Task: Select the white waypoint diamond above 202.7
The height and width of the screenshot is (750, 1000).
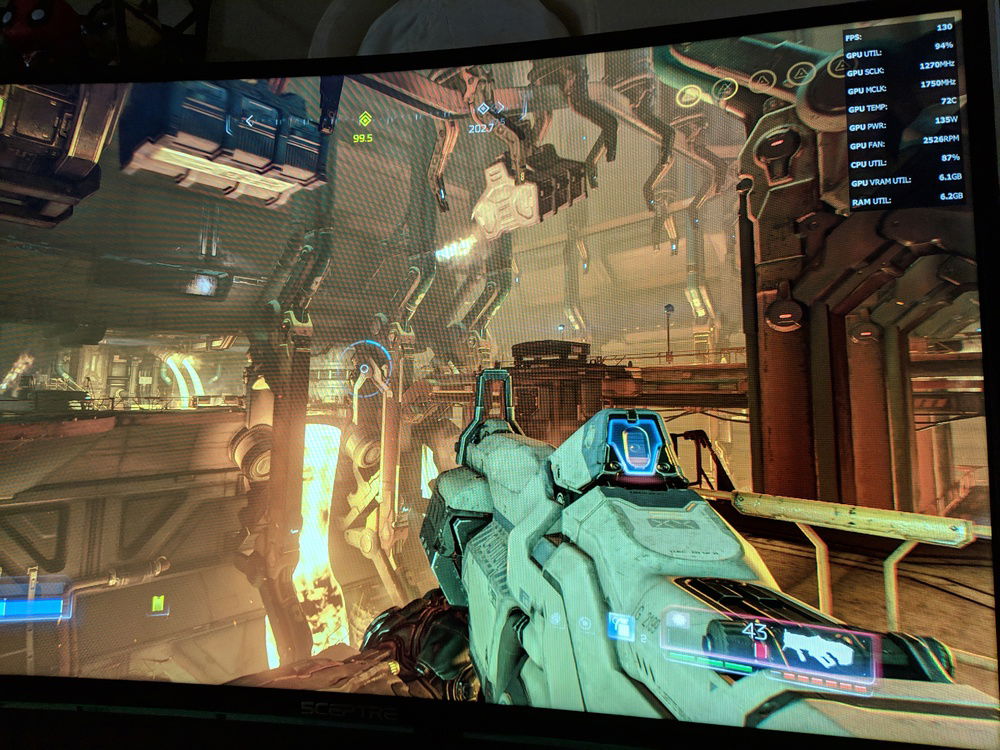Action: pos(484,109)
